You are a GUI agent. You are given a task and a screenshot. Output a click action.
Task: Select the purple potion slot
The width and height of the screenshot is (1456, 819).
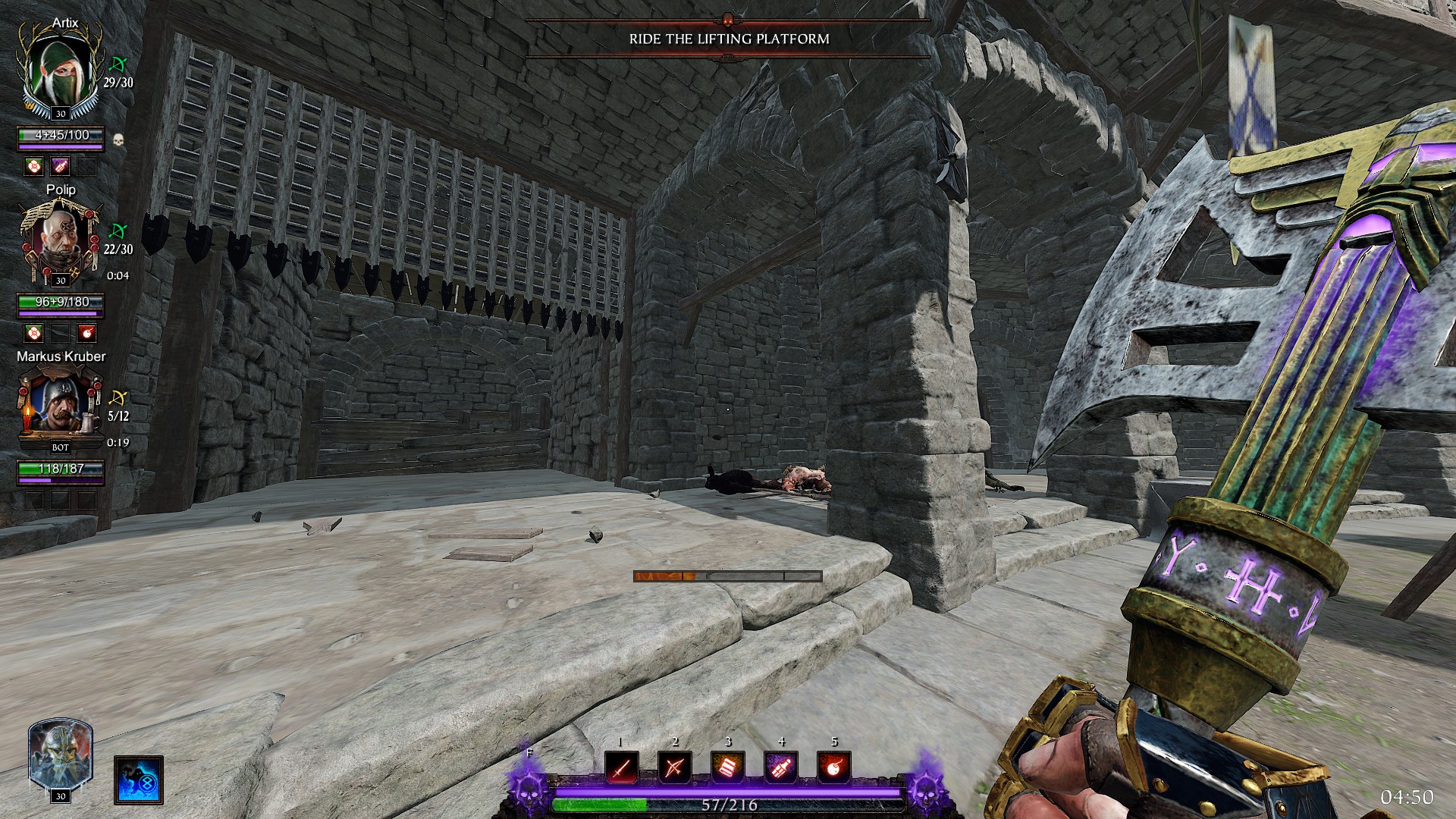pos(781,769)
